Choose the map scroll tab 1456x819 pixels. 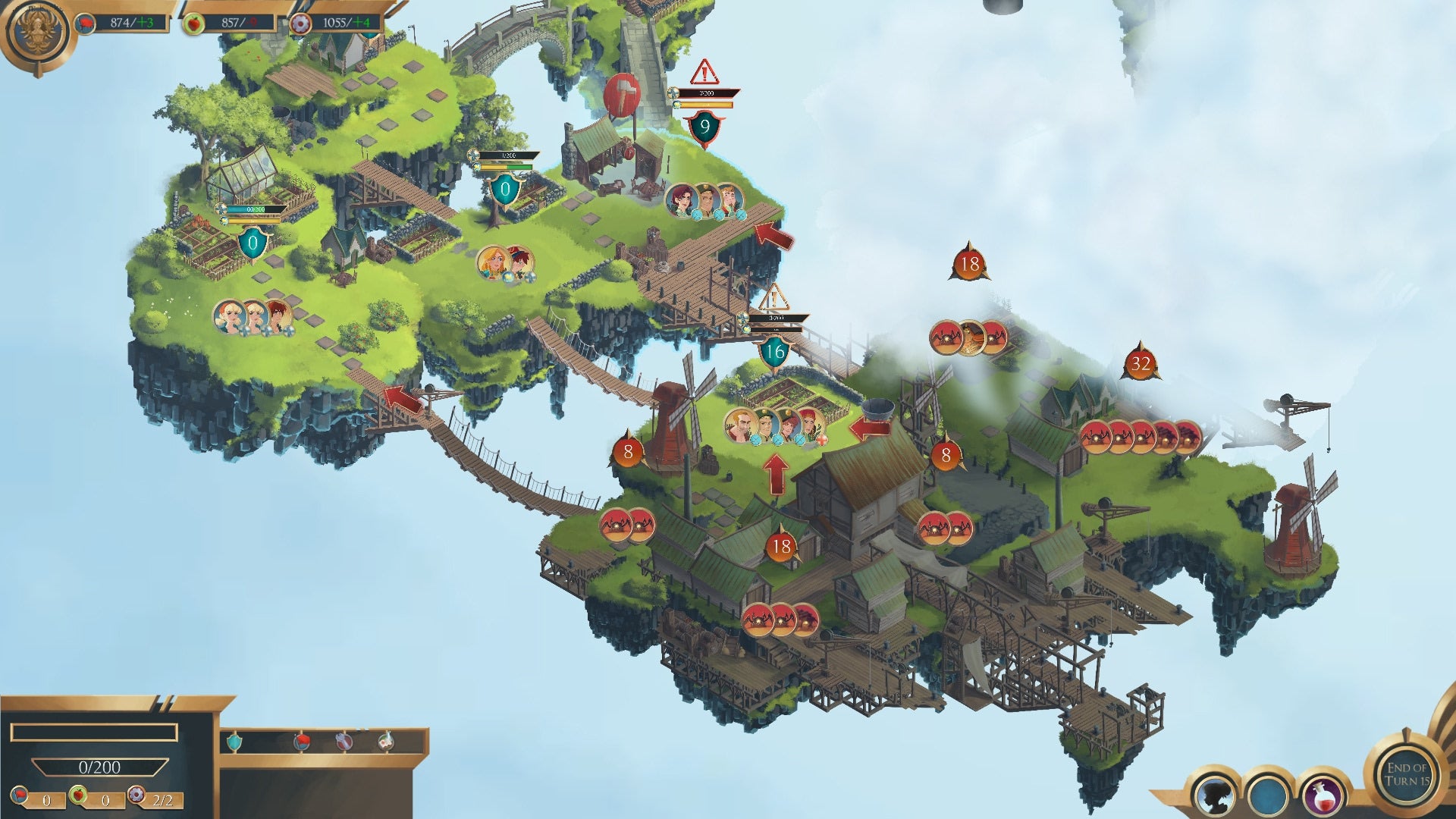point(386,741)
